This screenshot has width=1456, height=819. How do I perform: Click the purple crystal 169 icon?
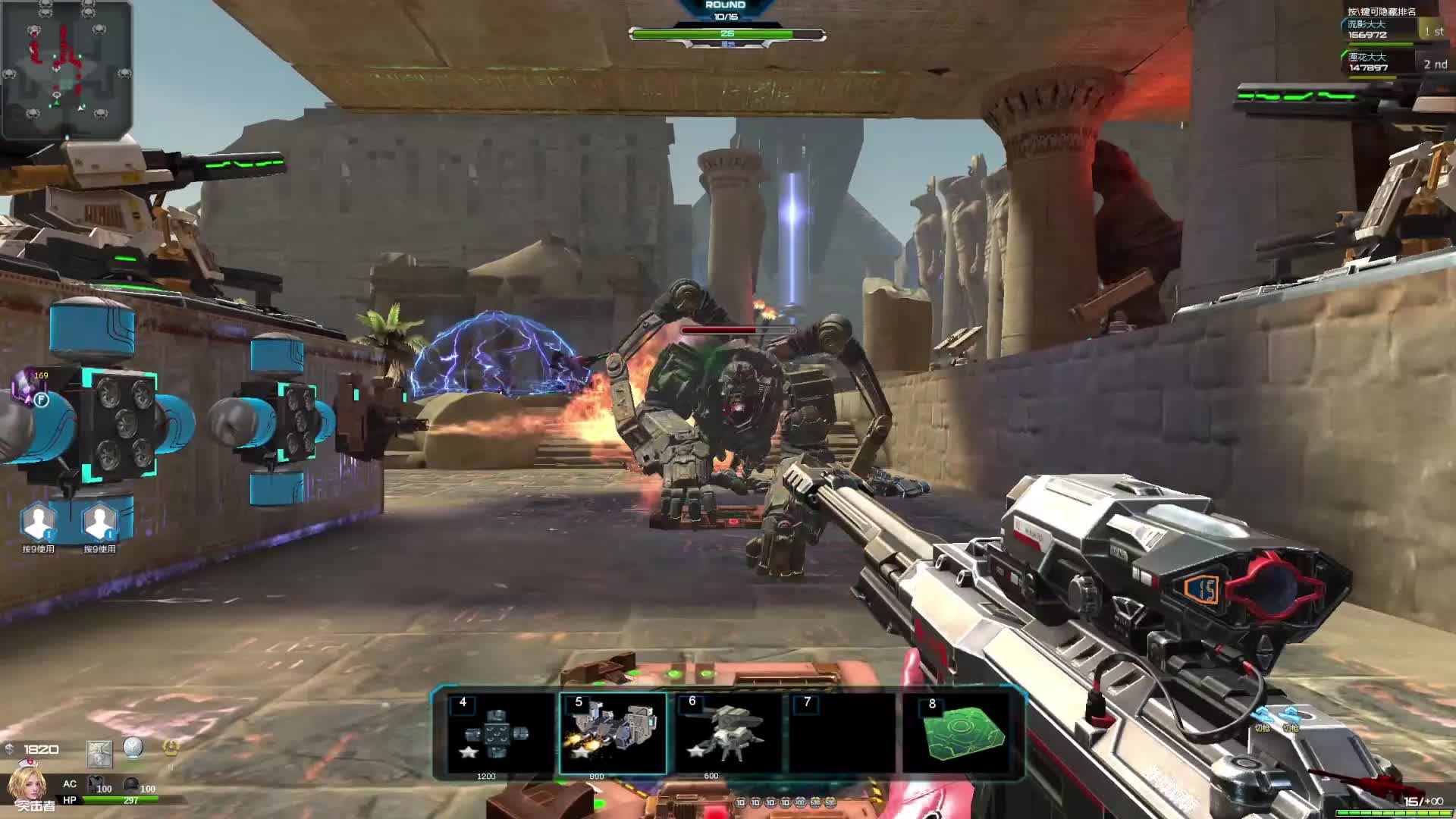32,384
